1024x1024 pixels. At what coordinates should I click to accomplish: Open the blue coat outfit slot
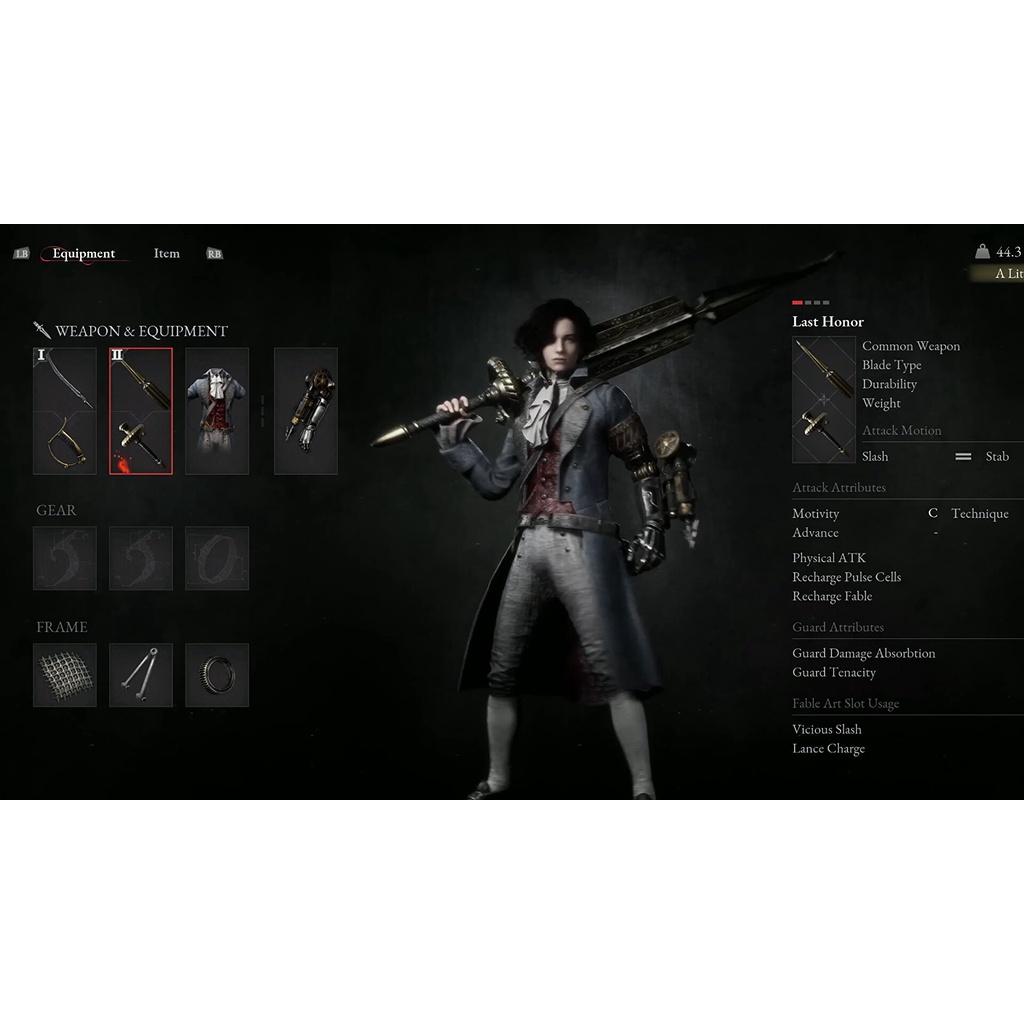pyautogui.click(x=217, y=411)
